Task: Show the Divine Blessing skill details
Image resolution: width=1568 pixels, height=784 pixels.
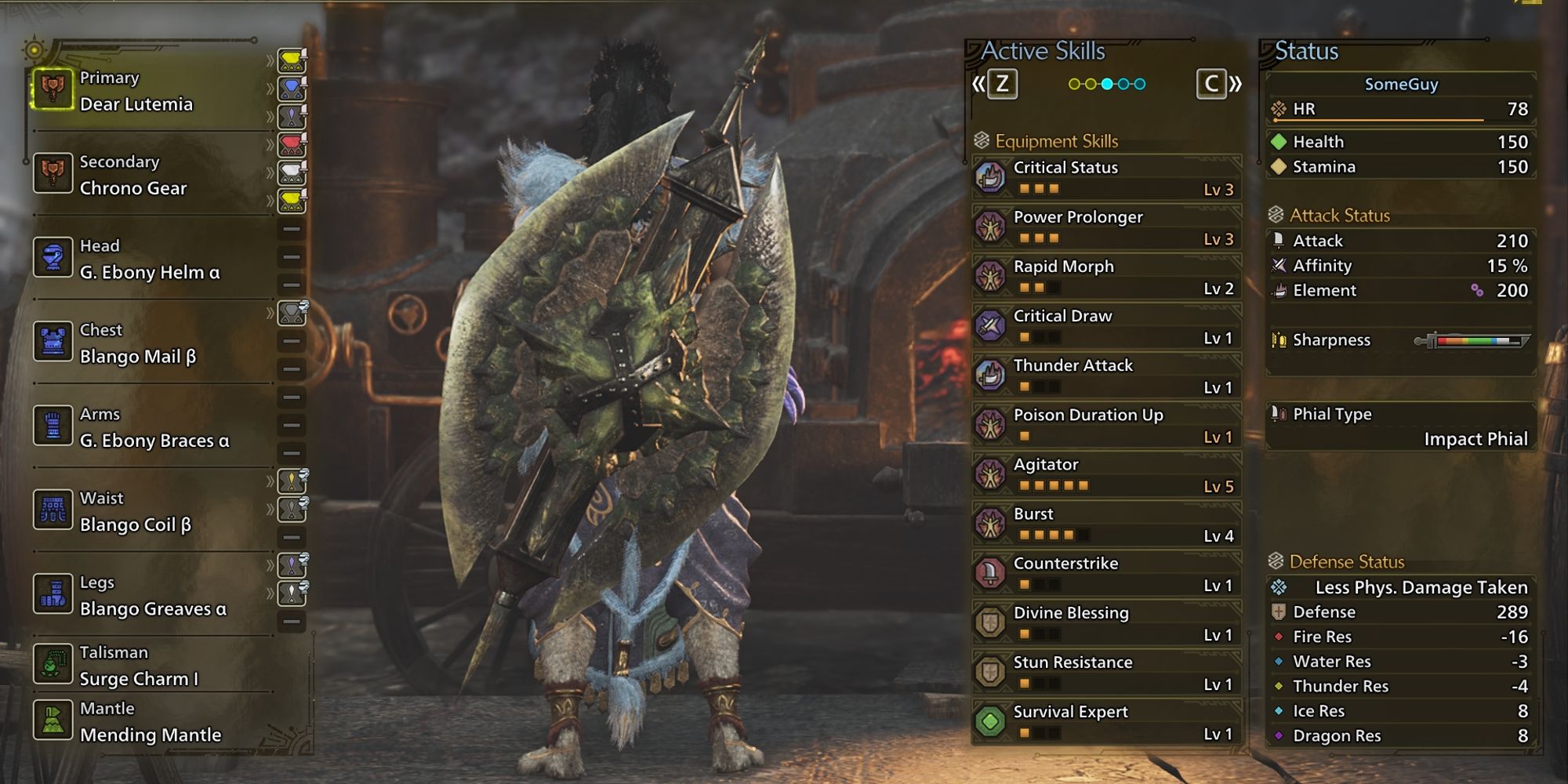Action: click(x=1106, y=622)
